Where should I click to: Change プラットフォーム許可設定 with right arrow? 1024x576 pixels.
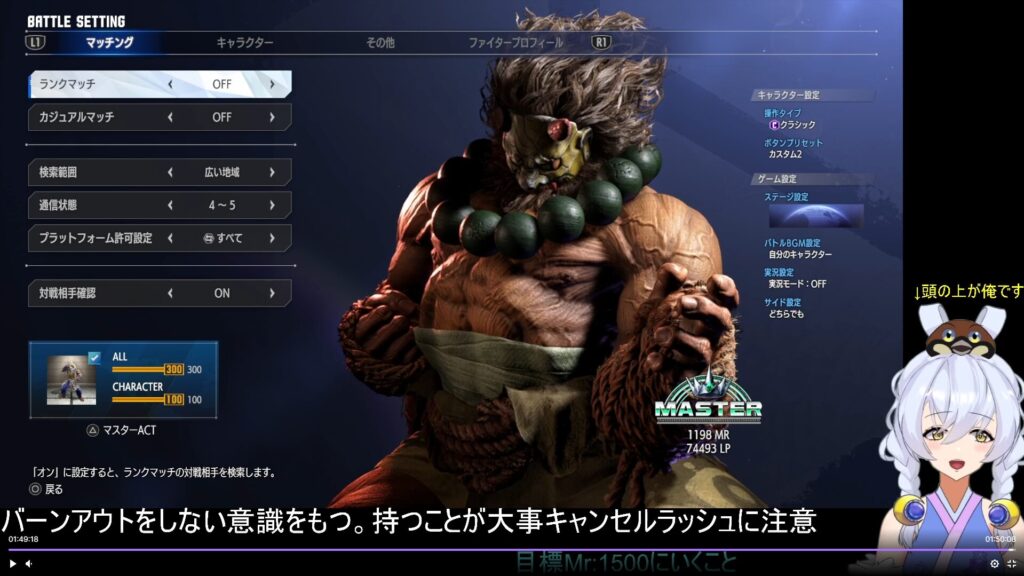tap(271, 238)
